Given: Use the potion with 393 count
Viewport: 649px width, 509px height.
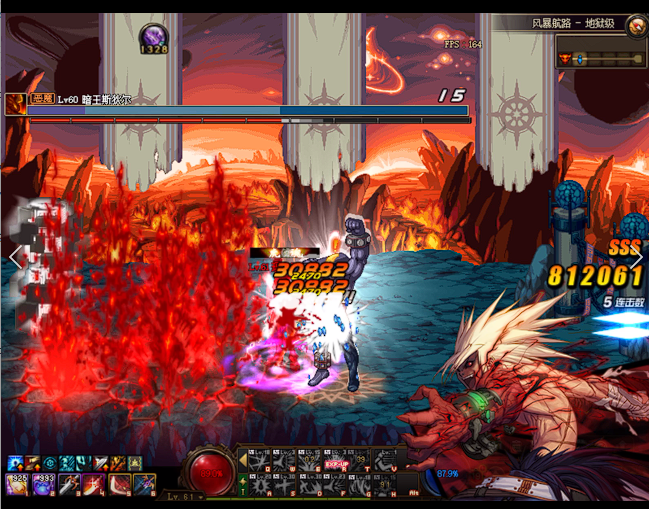Looking at the screenshot, I should [43, 484].
